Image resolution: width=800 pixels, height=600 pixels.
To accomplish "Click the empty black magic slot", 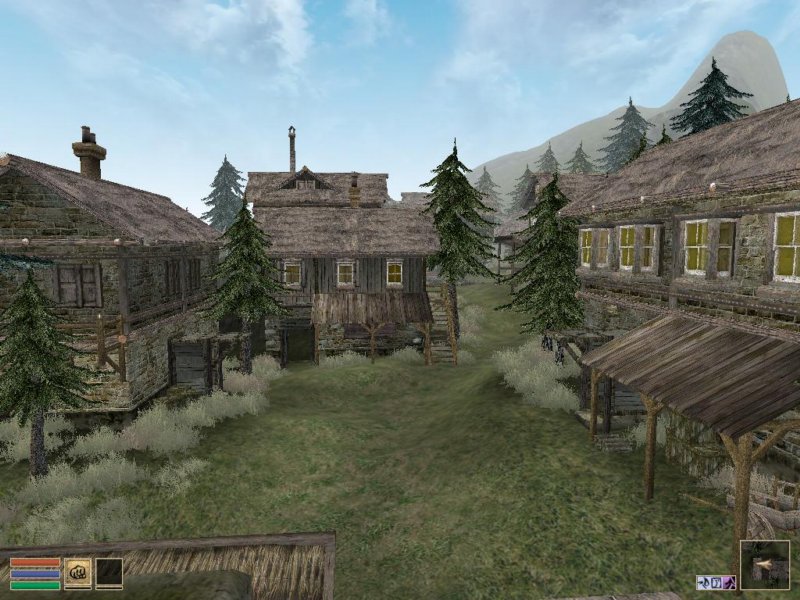I will (x=109, y=573).
